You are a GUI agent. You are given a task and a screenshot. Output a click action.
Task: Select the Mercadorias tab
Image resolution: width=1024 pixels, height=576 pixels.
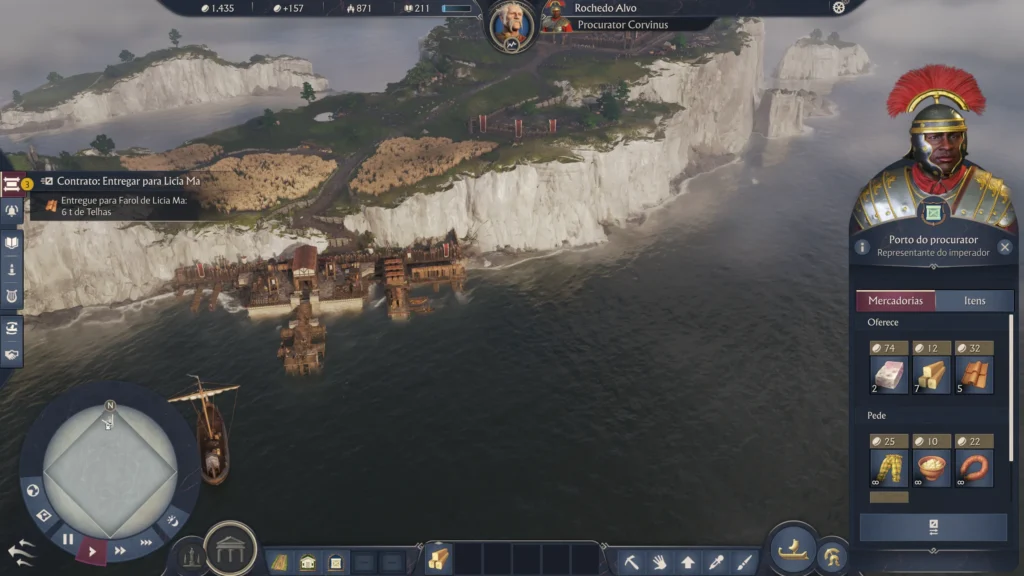tap(895, 301)
